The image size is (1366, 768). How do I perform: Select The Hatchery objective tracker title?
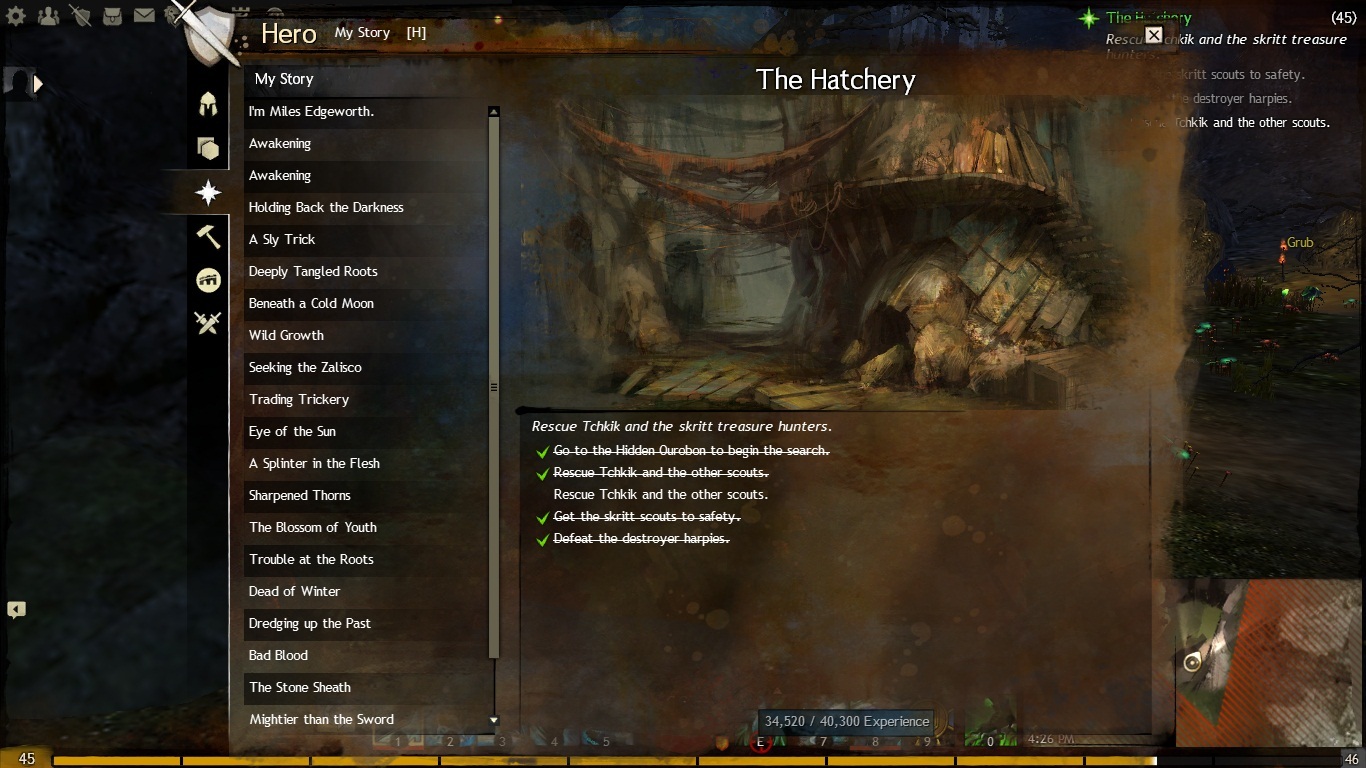pos(1148,17)
